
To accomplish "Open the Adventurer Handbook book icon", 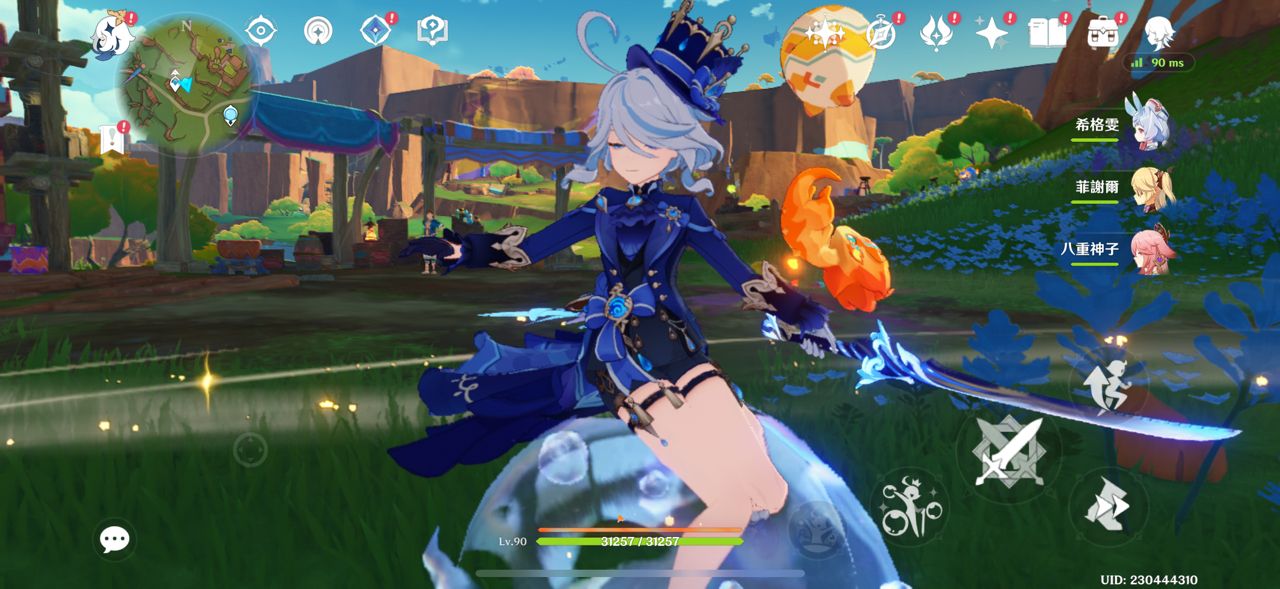I will click(1047, 33).
